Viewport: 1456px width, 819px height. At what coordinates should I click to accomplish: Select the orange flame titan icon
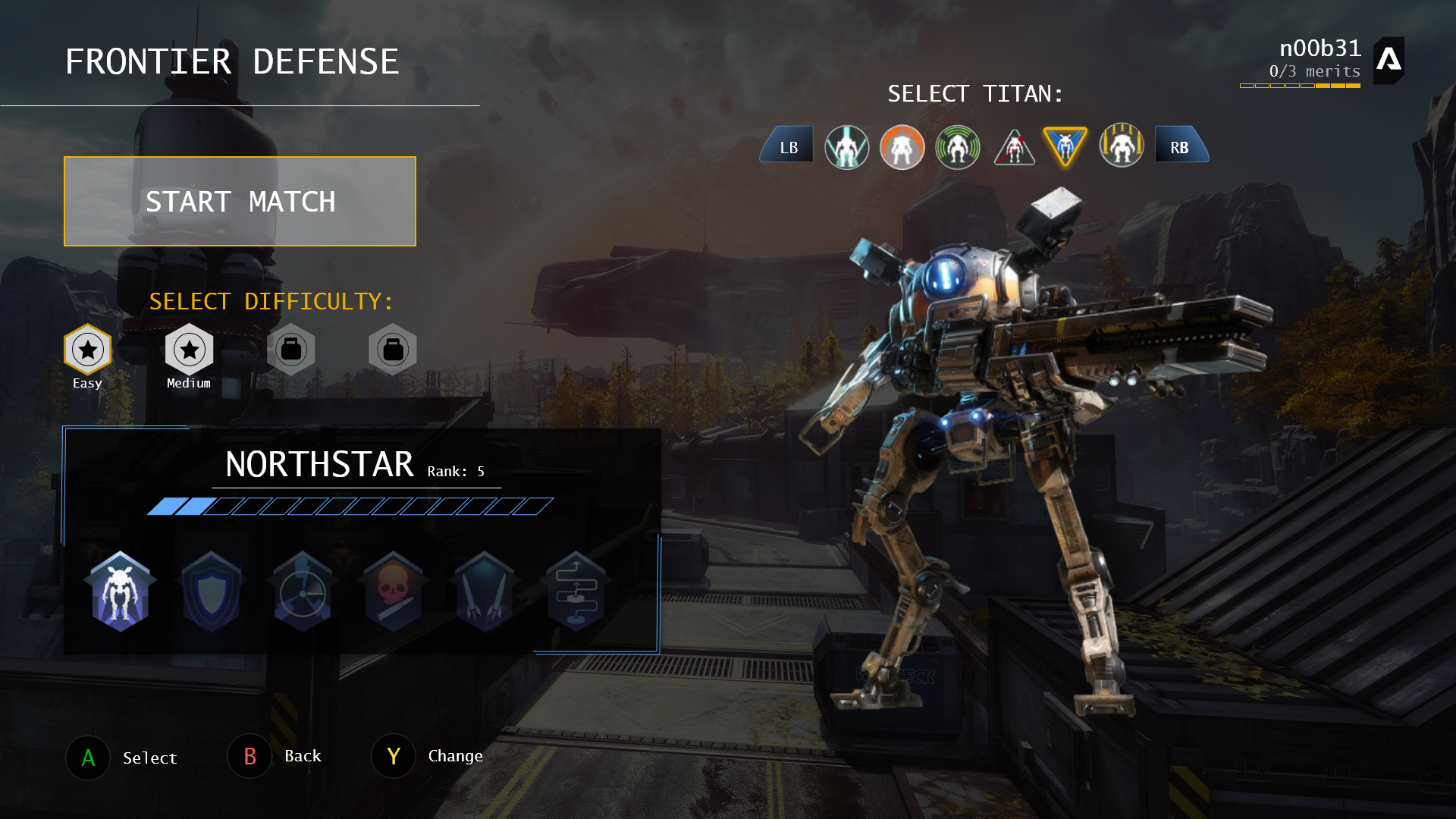(x=902, y=147)
